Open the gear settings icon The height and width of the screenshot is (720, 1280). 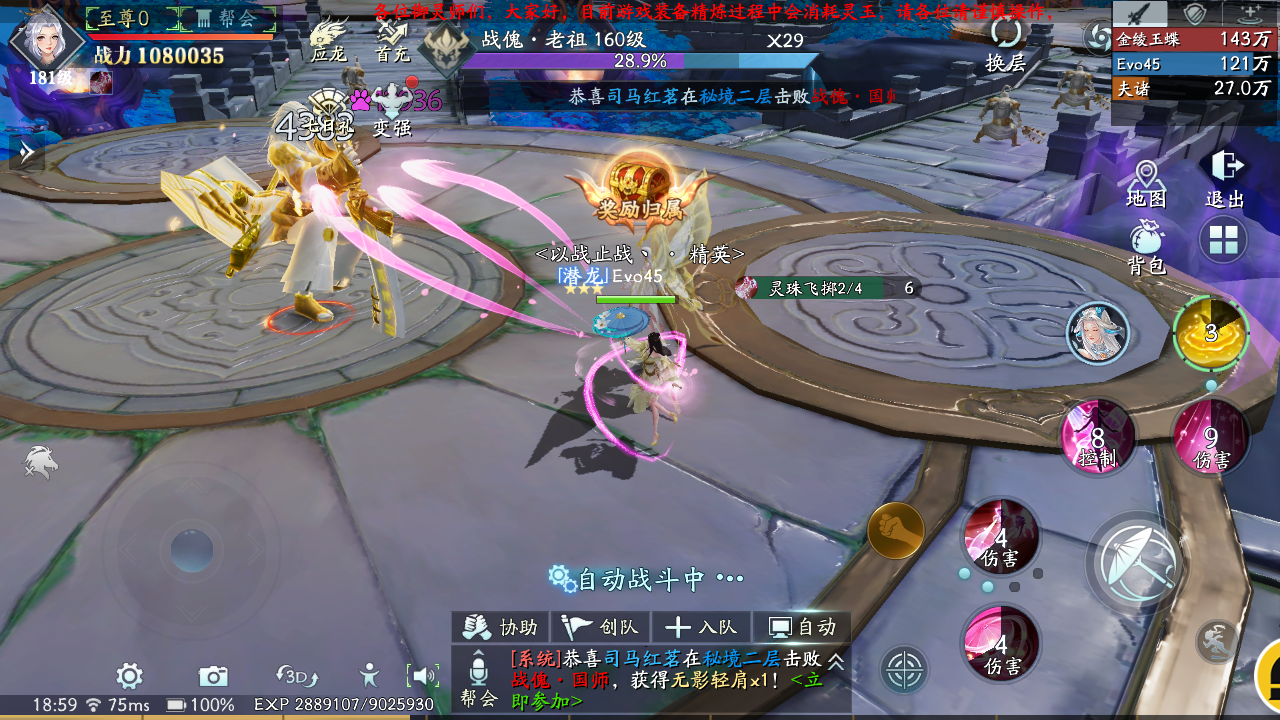pyautogui.click(x=129, y=676)
